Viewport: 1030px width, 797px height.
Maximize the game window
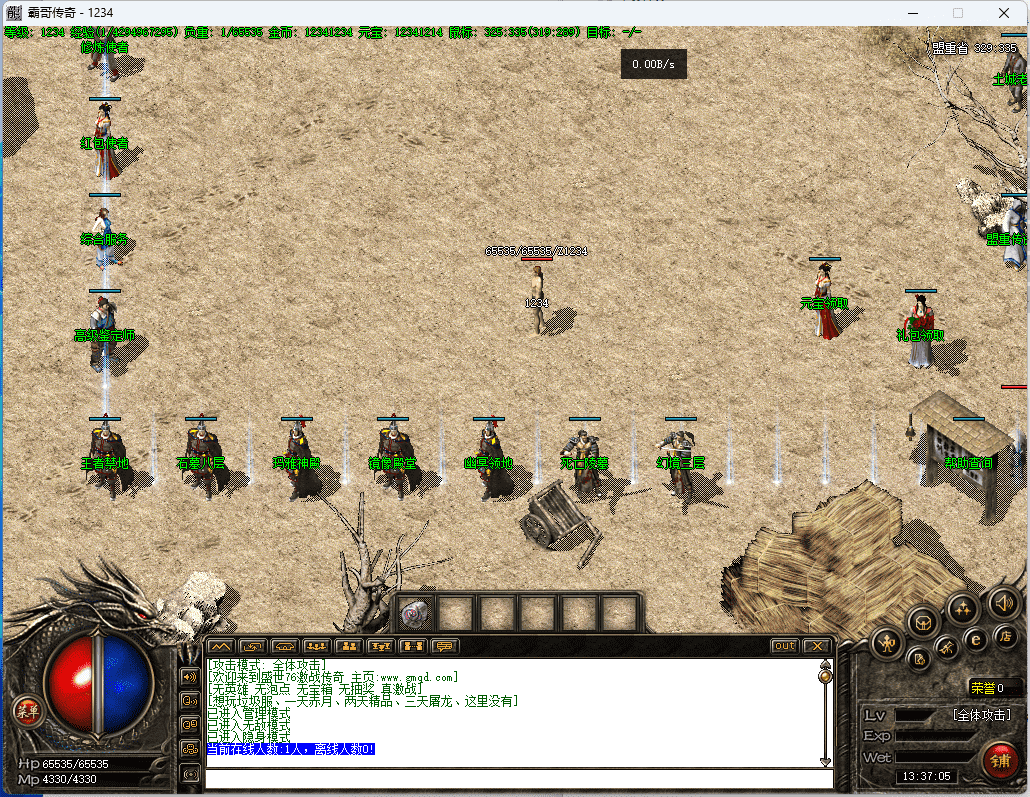(x=958, y=13)
